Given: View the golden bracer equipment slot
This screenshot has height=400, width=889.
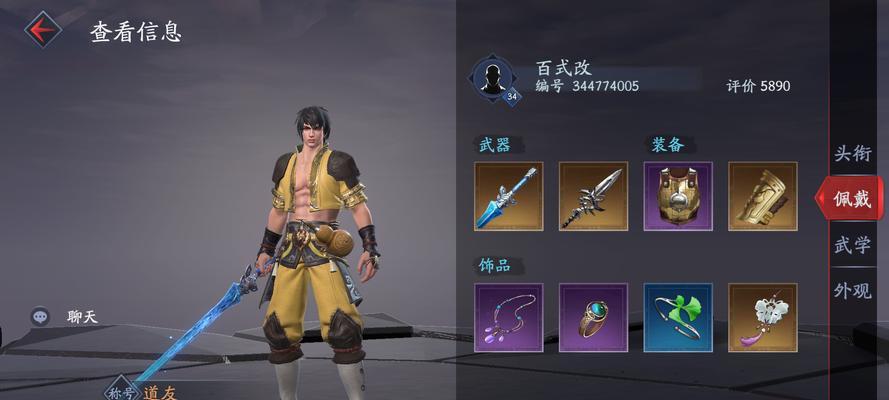Looking at the screenshot, I should [x=762, y=196].
